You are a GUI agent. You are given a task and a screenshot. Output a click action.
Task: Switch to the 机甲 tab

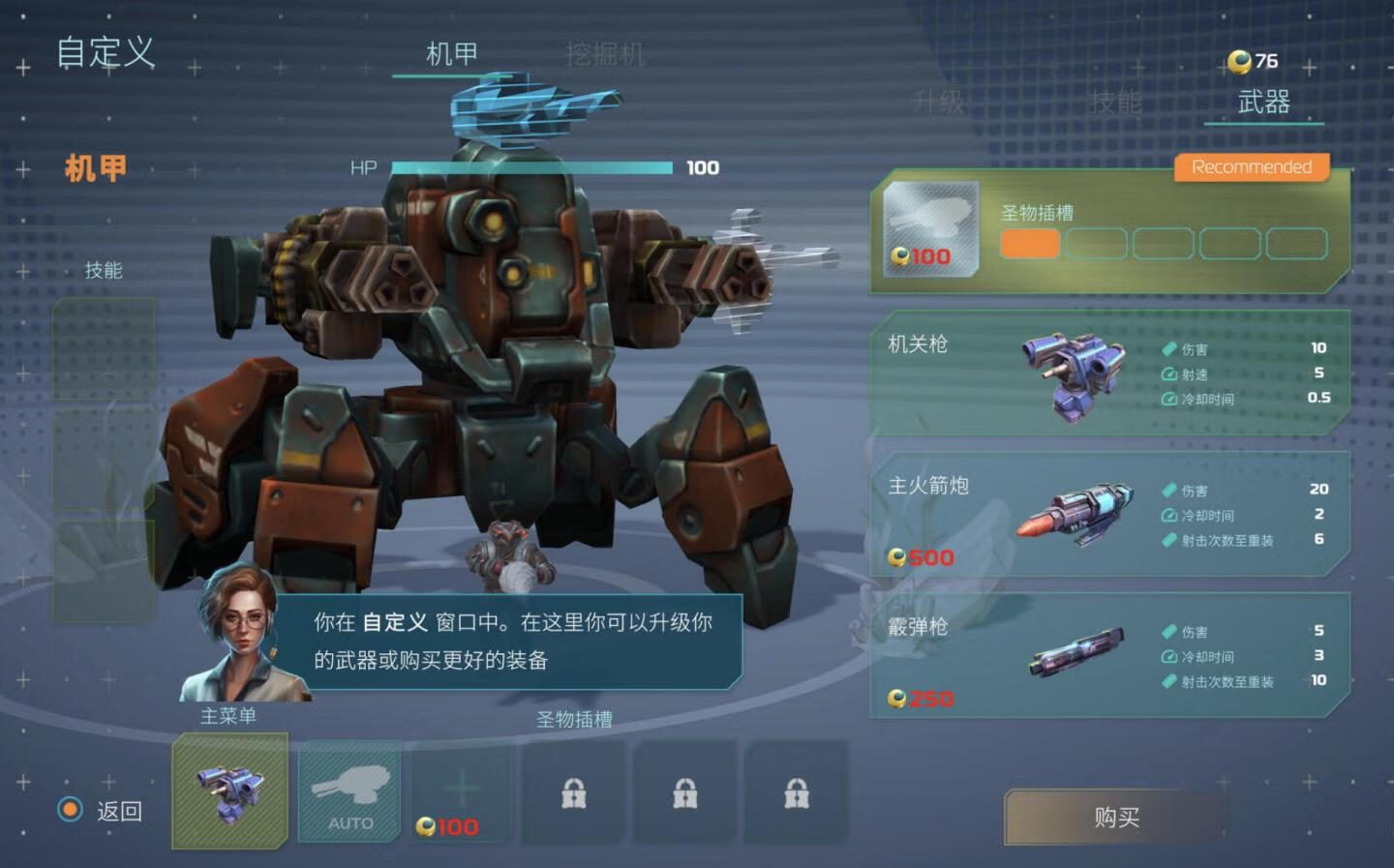tap(451, 54)
